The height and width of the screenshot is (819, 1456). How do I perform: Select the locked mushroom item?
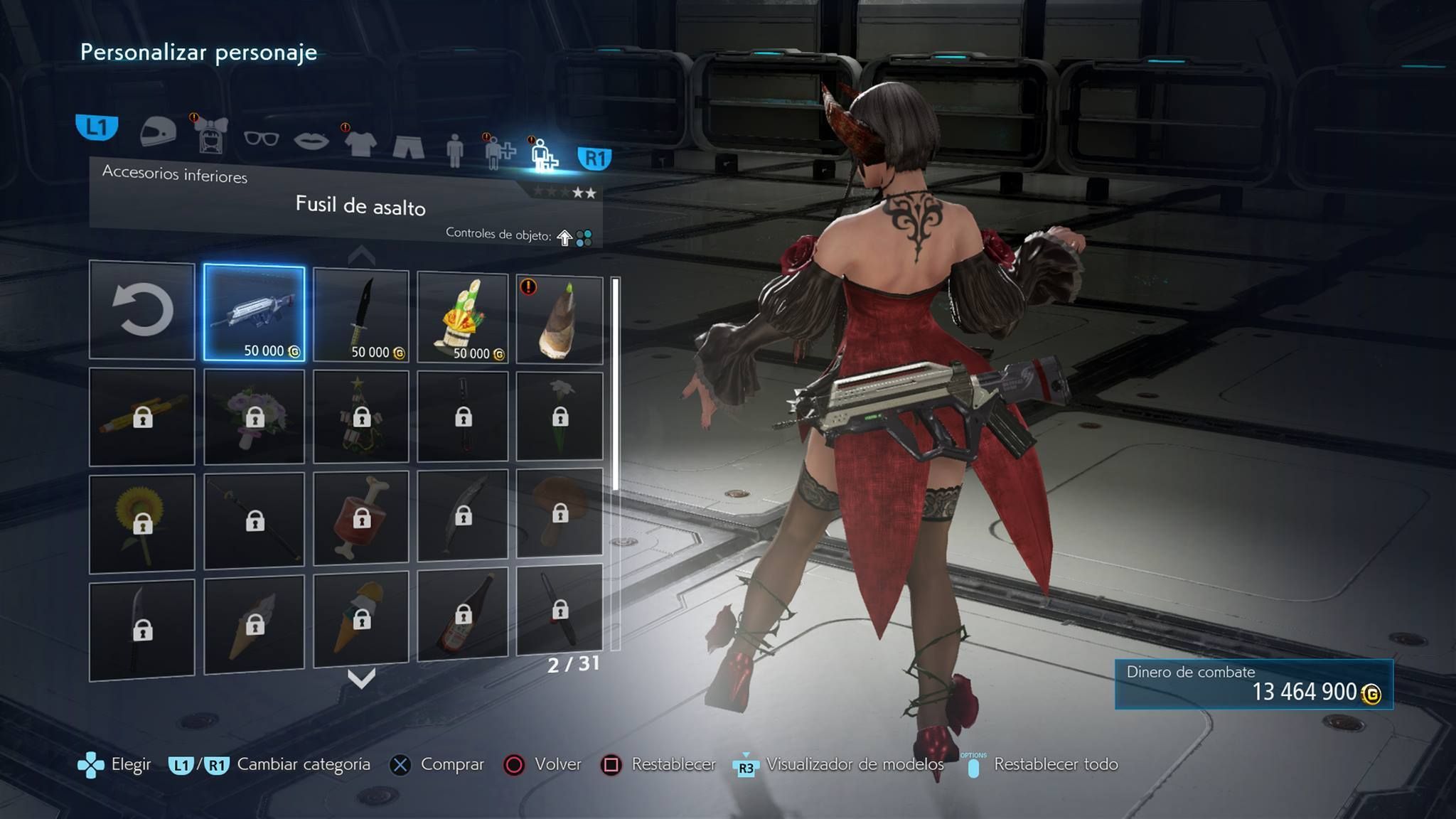tap(560, 513)
